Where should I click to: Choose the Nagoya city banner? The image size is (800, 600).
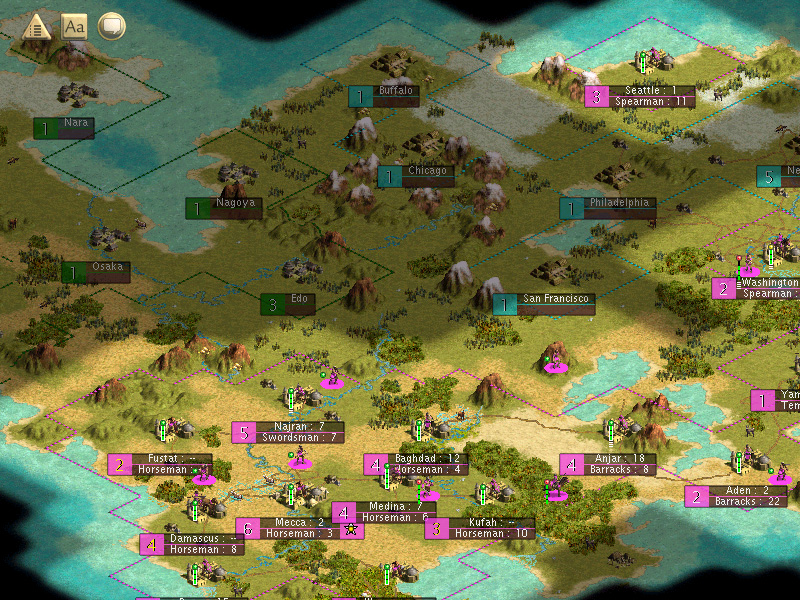pyautogui.click(x=236, y=203)
